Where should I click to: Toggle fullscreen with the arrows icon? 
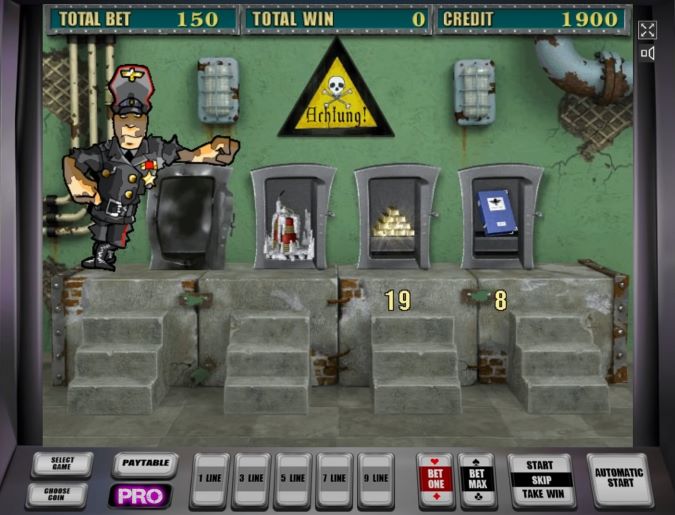tap(647, 30)
